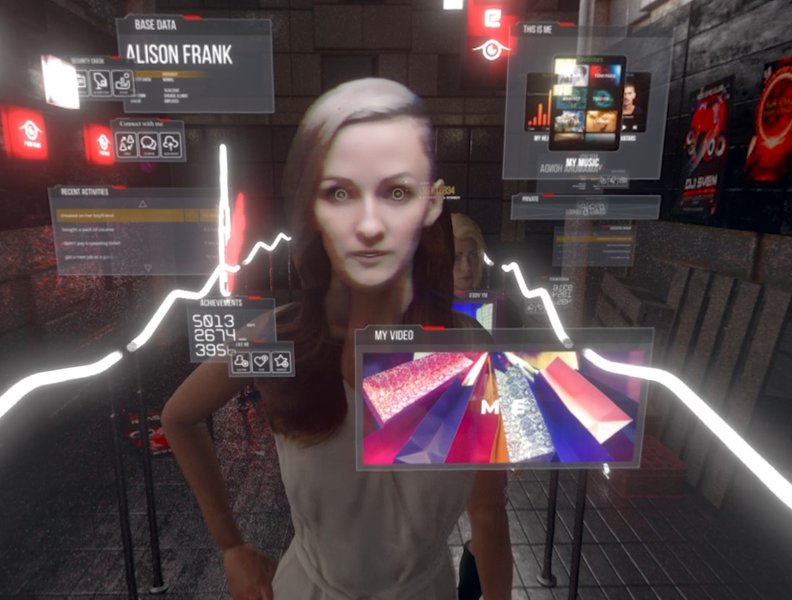
Task: Select the cloud upload icon under Connect with me
Action: (x=171, y=145)
